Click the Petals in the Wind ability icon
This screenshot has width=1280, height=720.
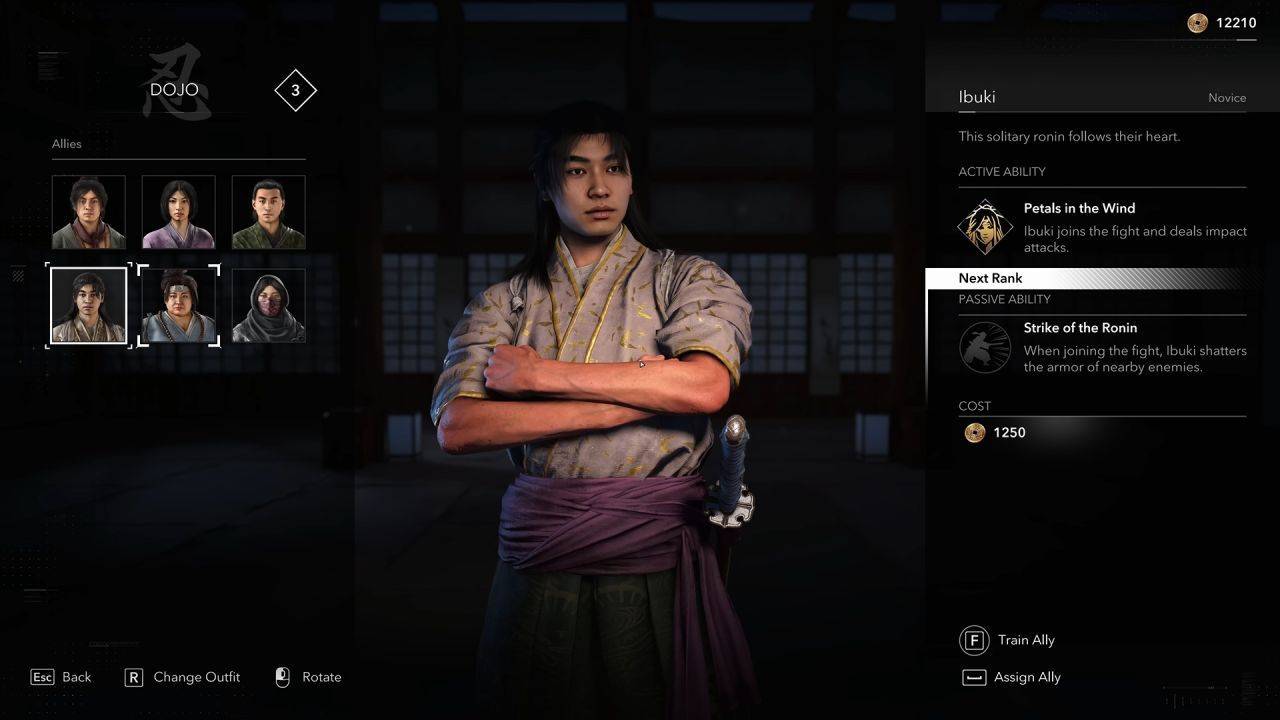coord(984,227)
